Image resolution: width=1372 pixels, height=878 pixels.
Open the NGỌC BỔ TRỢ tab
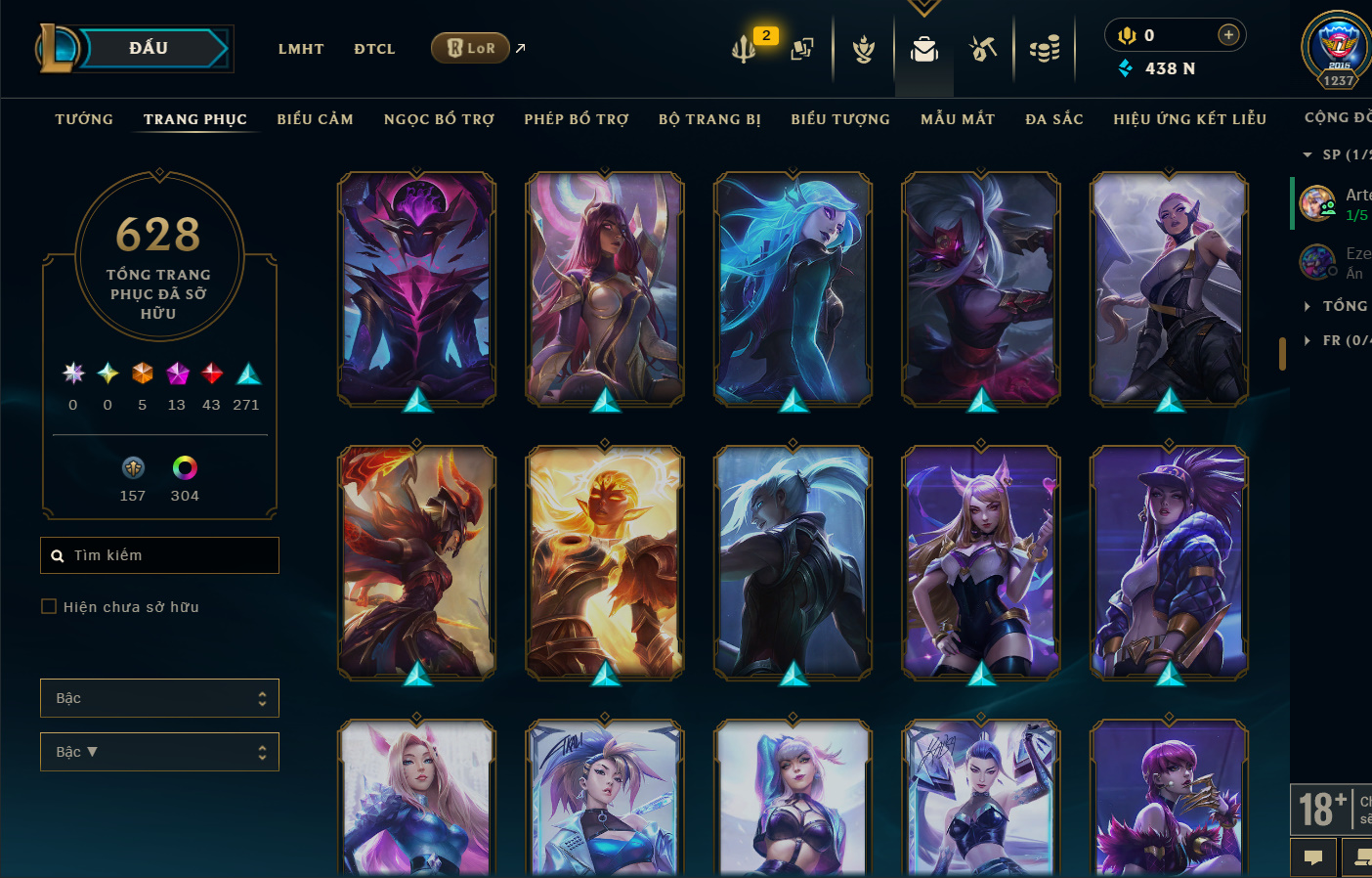(439, 119)
